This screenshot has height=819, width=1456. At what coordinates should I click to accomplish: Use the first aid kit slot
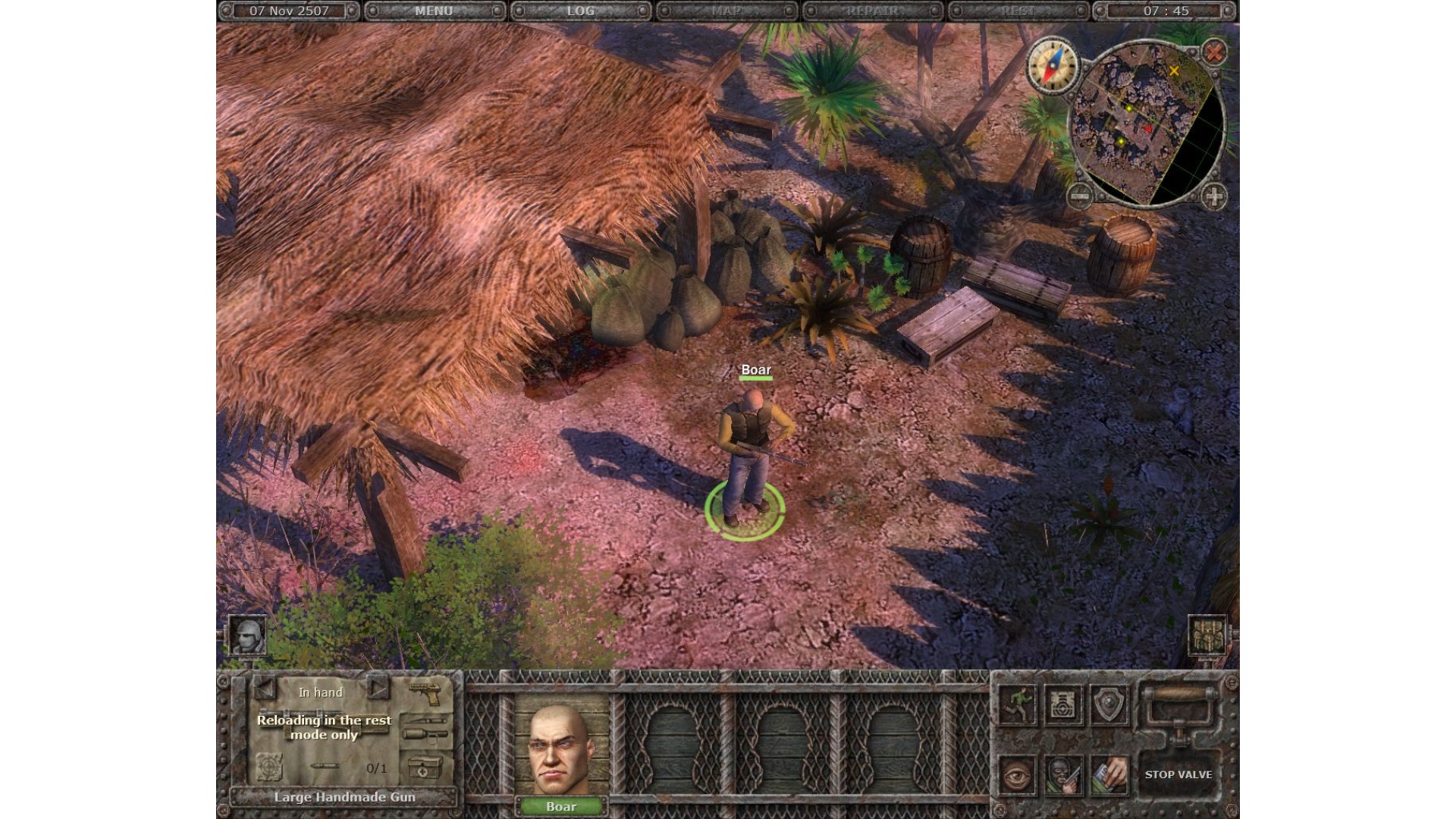424,767
